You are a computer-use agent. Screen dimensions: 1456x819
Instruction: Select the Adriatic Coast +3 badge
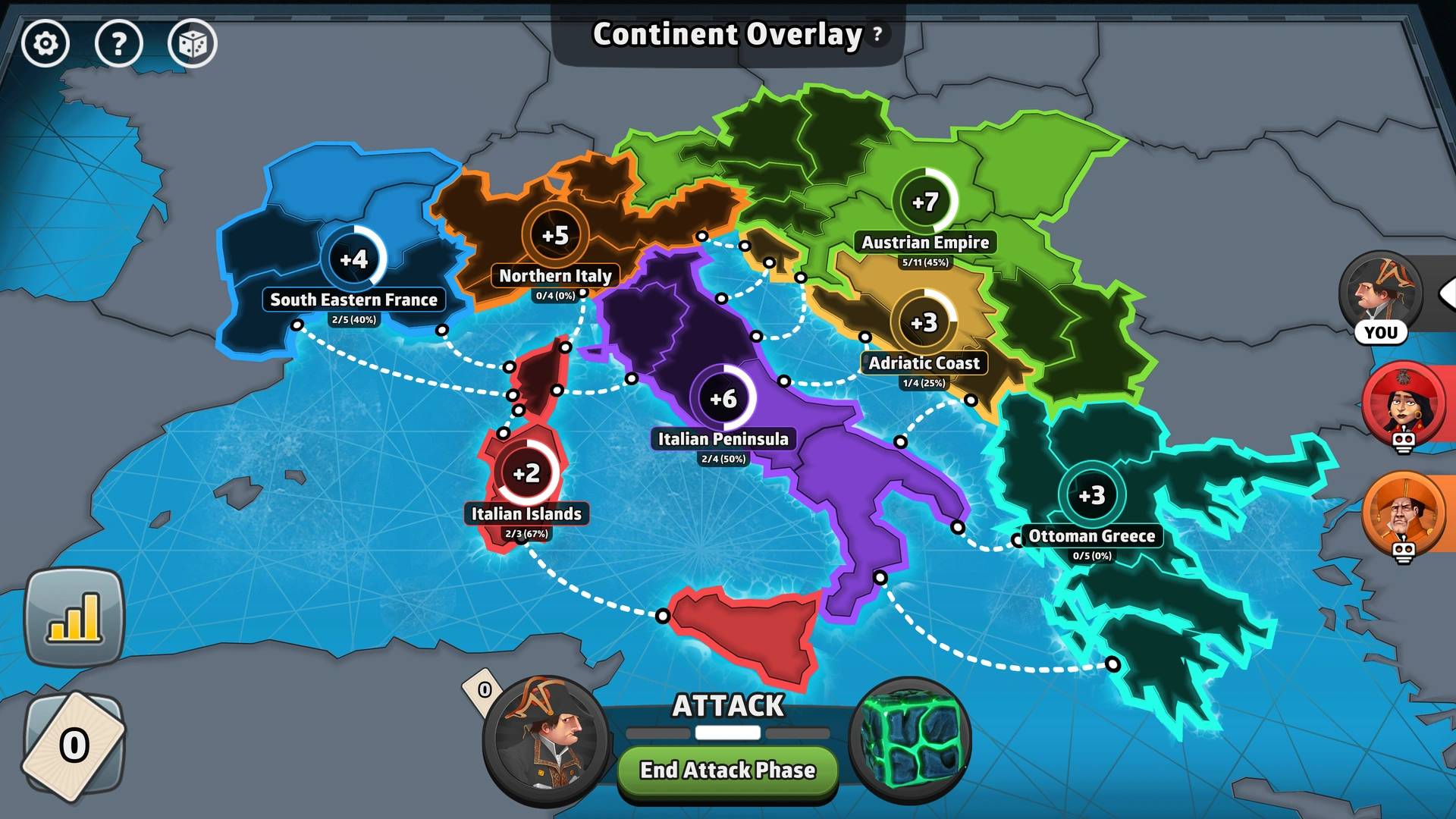point(924,321)
